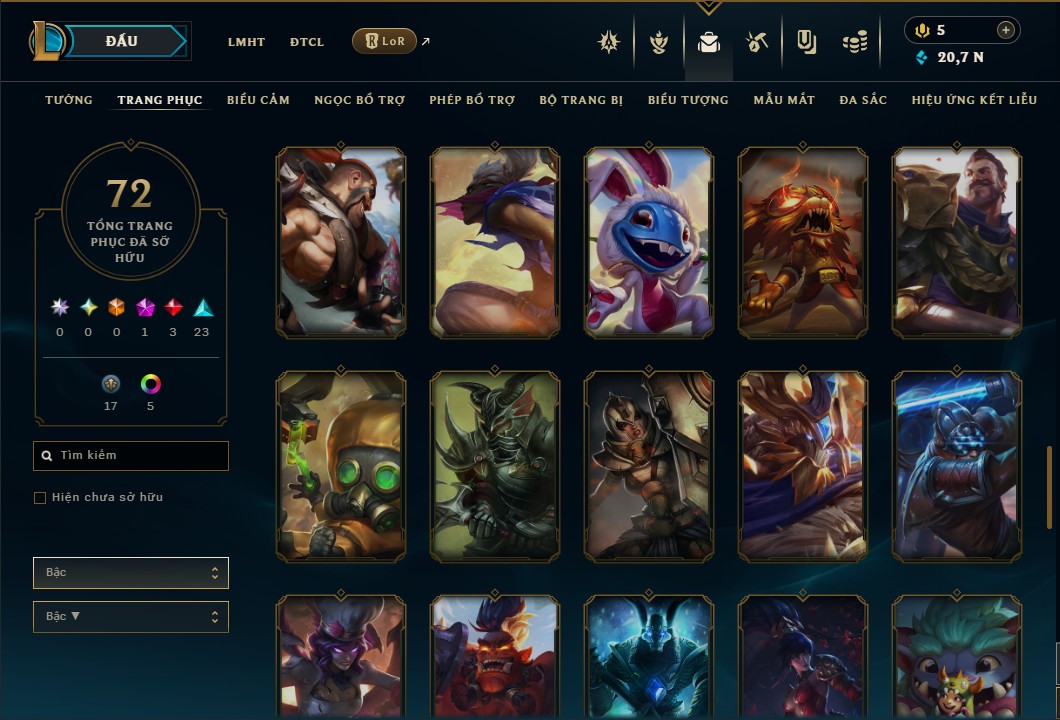Screen dimensions: 1060x720
Task: Toggle the Hiện chưa sở hữu checkbox
Action: 40,498
